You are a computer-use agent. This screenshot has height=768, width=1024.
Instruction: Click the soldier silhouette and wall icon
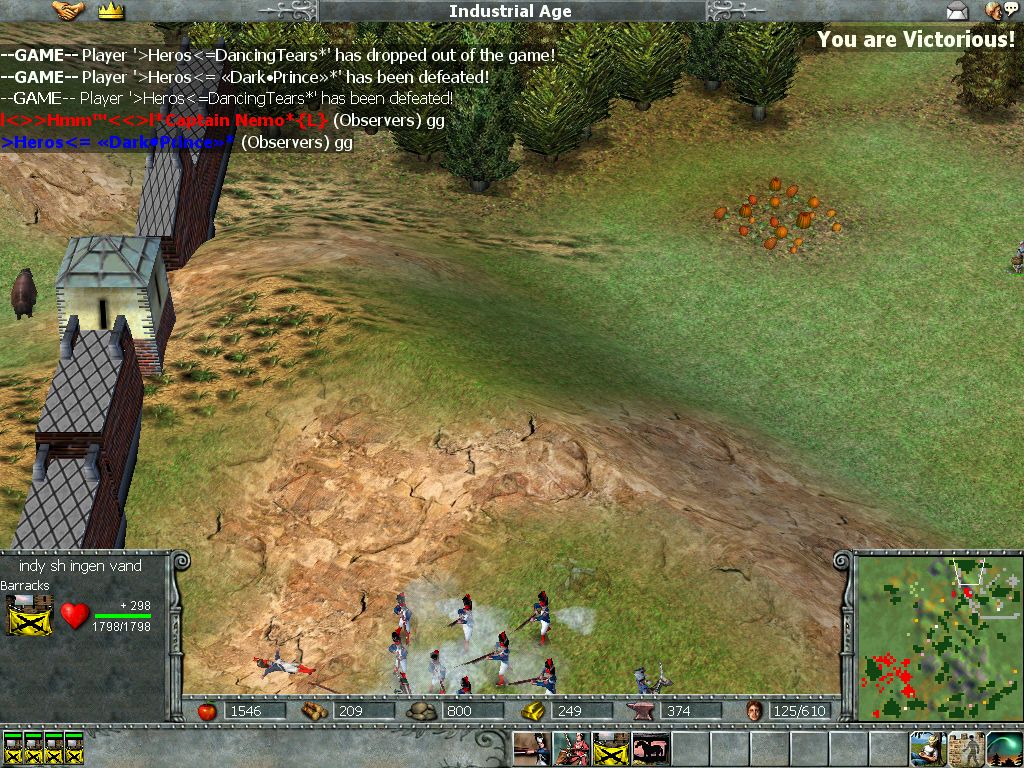pos(966,749)
